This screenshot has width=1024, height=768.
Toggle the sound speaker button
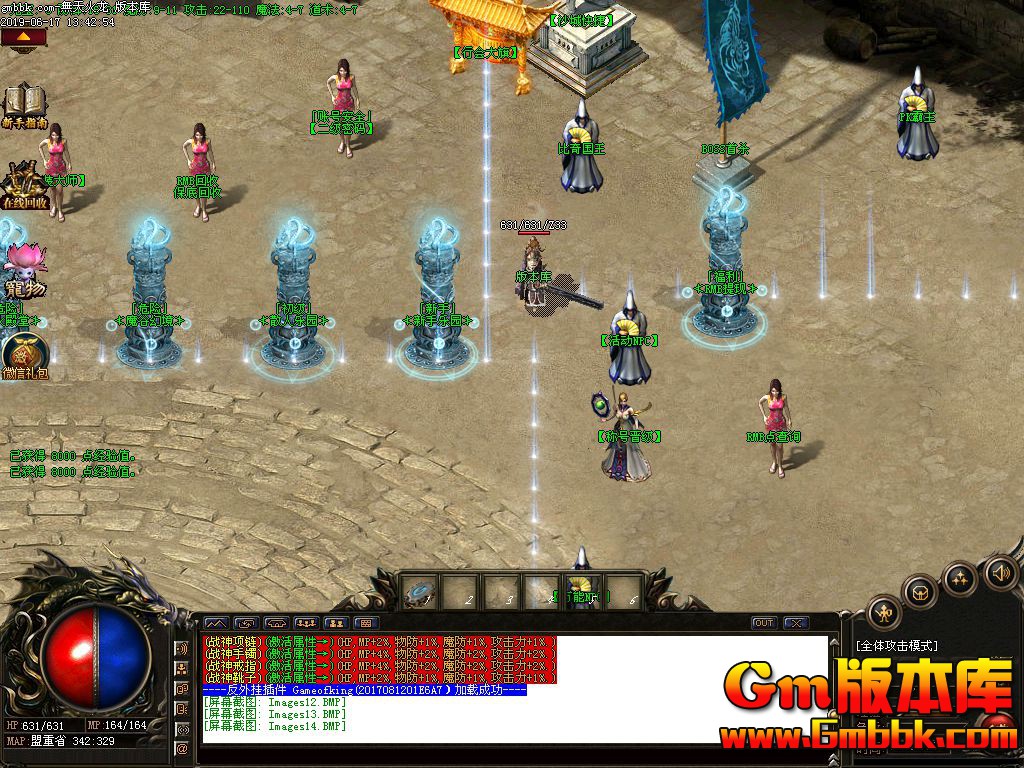click(1001, 572)
